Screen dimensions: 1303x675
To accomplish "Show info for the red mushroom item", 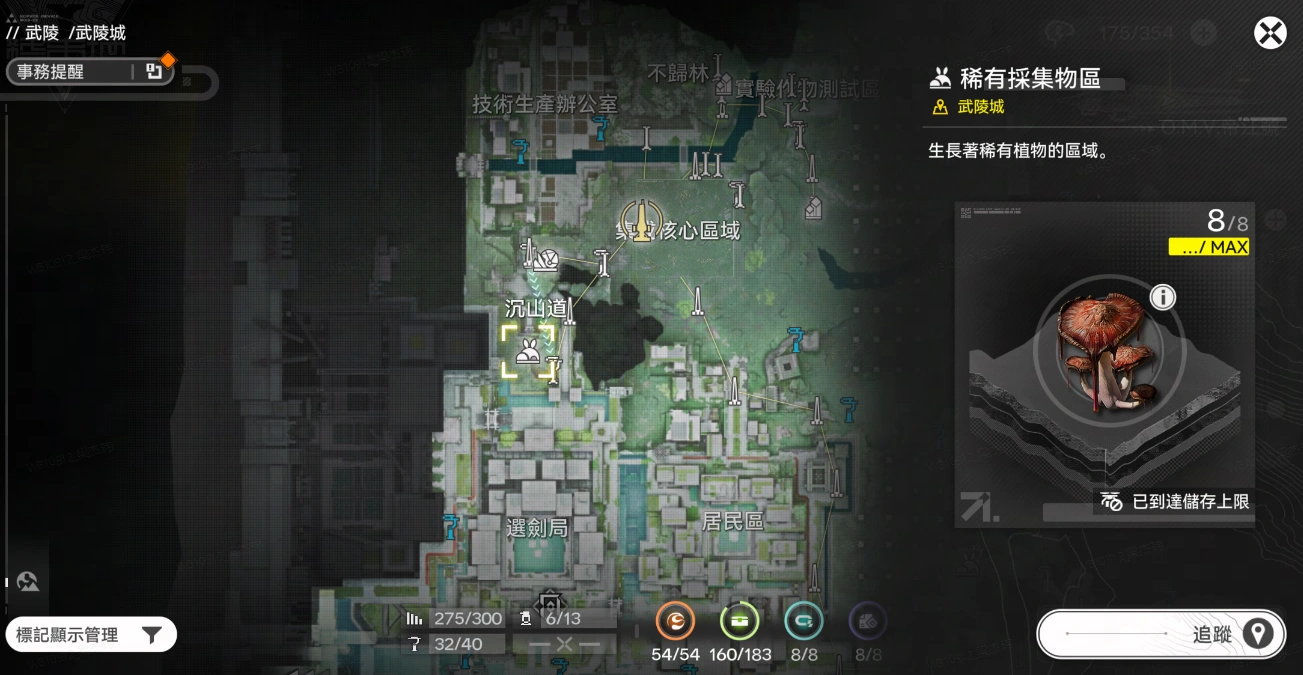I will 1163,297.
